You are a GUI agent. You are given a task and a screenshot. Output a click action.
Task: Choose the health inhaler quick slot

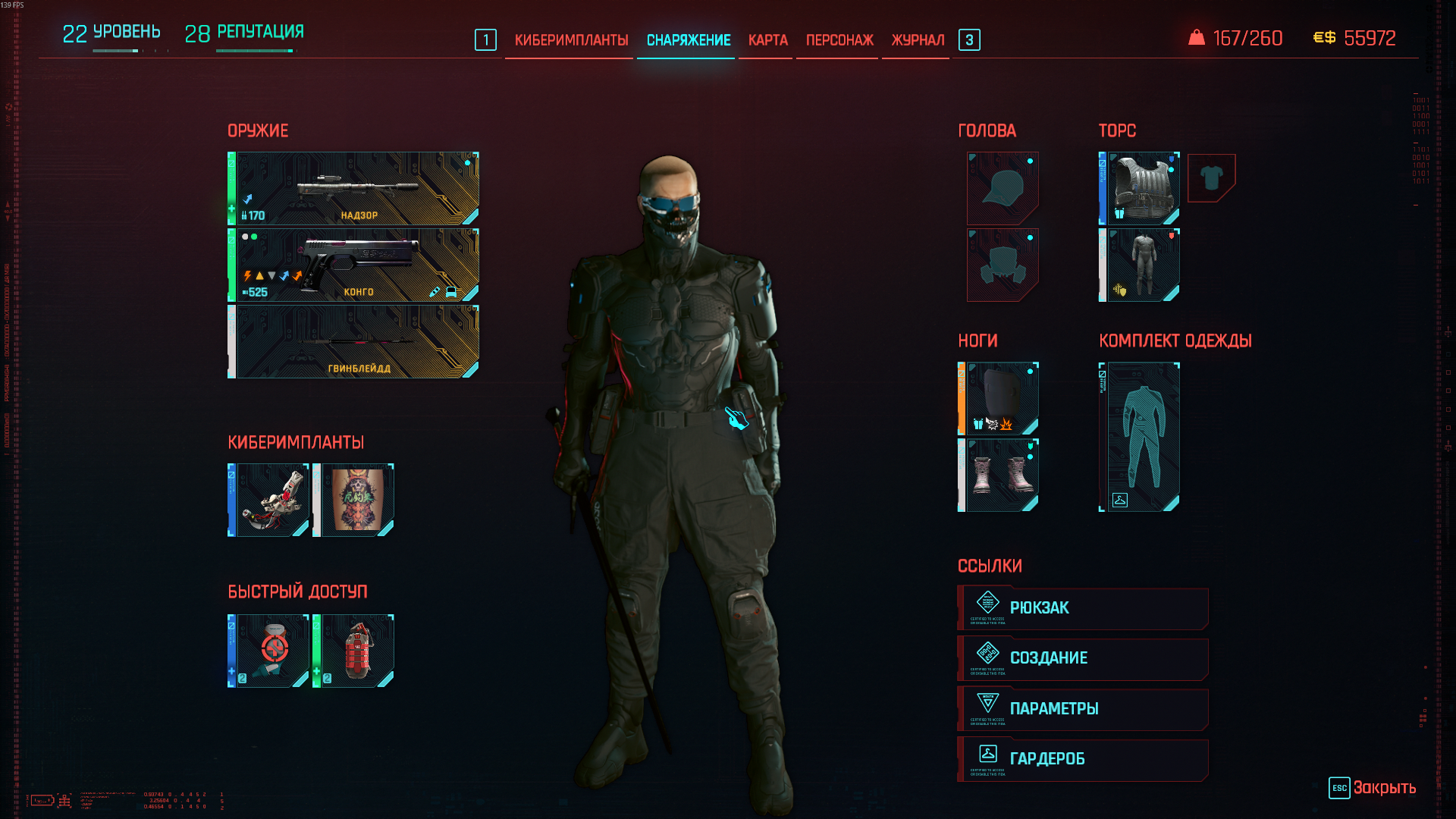click(270, 651)
